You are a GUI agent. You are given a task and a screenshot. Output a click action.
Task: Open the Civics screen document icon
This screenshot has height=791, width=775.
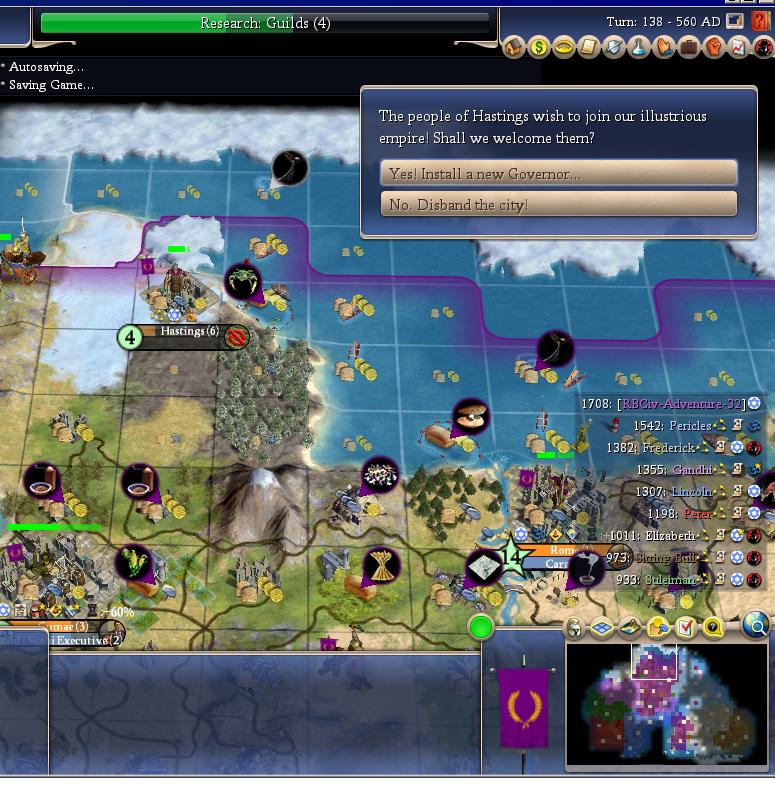(x=589, y=47)
